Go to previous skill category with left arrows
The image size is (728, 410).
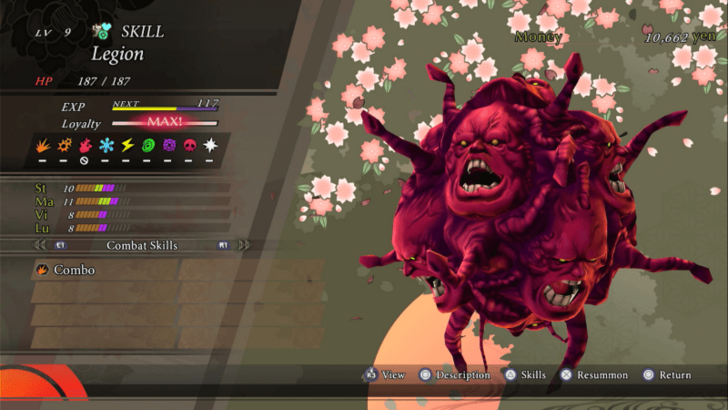(x=41, y=244)
